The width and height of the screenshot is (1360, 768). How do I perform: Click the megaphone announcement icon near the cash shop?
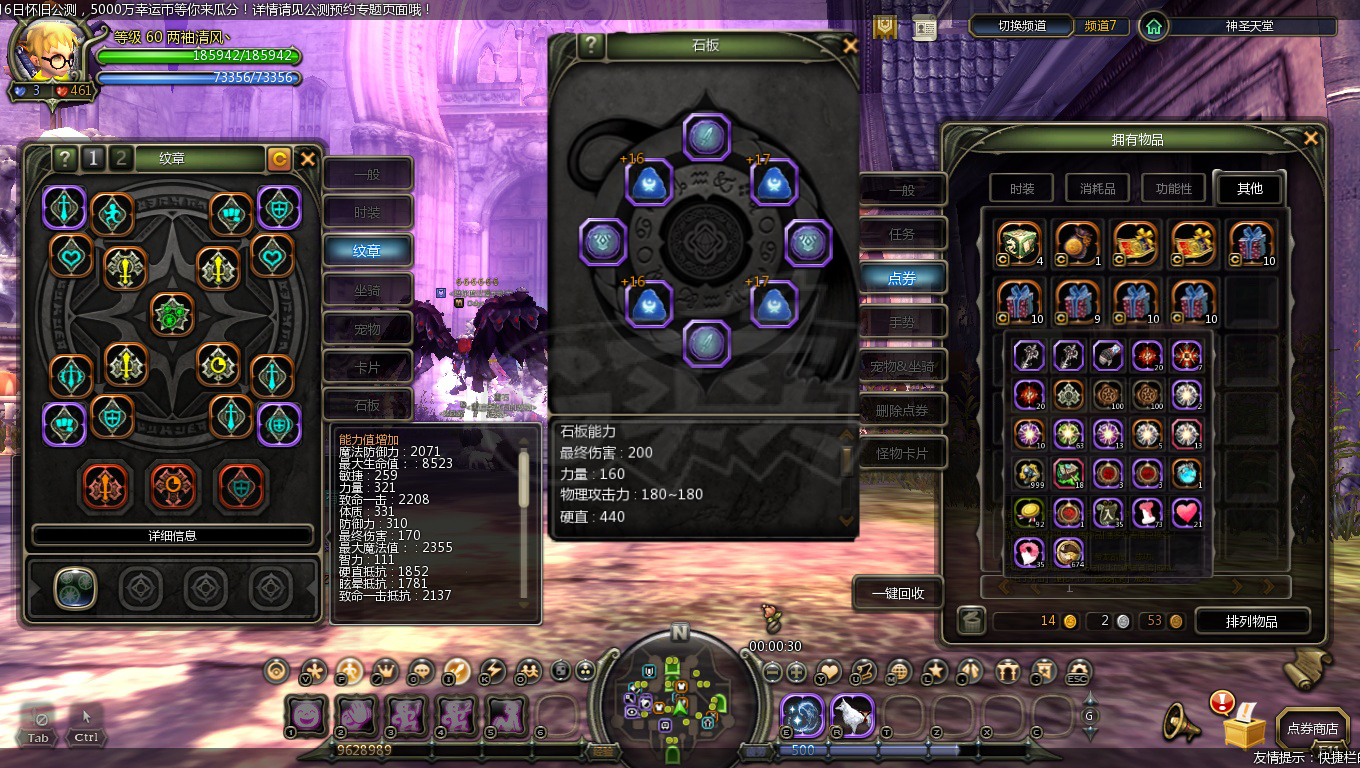[x=1180, y=722]
